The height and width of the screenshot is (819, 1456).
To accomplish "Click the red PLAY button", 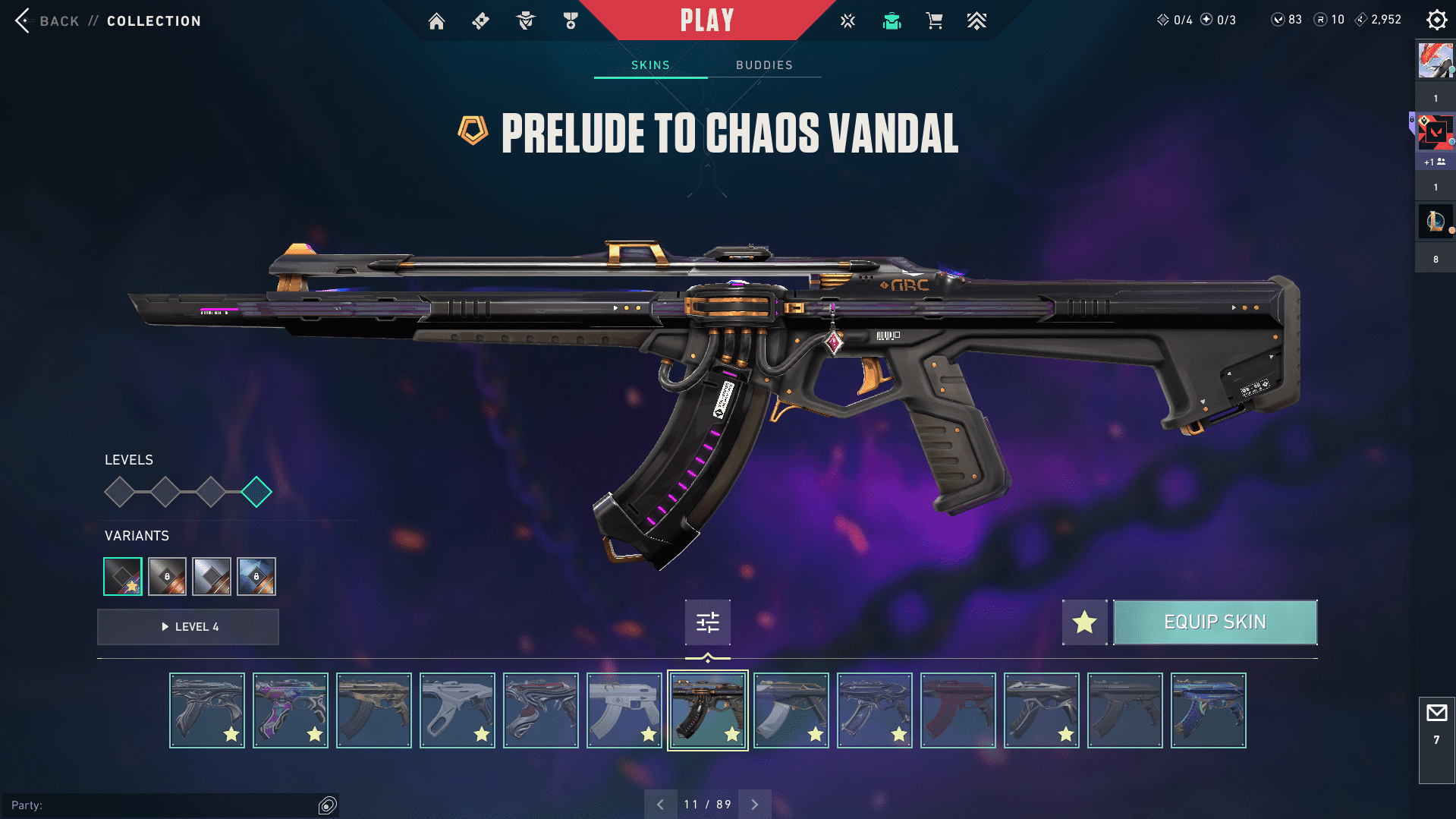I will pos(706,20).
